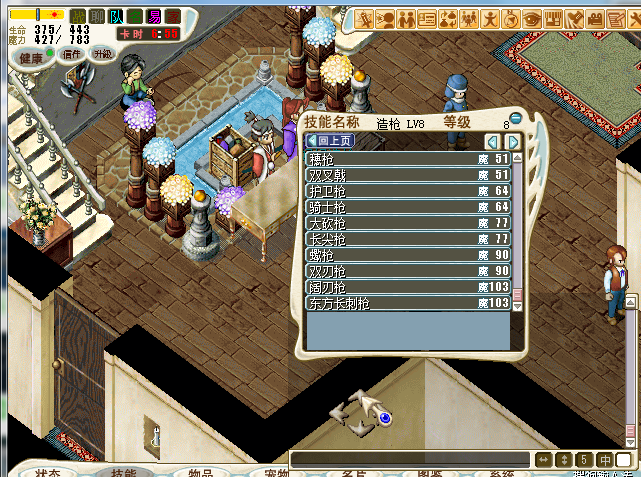Screen dimensions: 641x477
Task: Close the skill window with round button
Action: tap(516, 117)
